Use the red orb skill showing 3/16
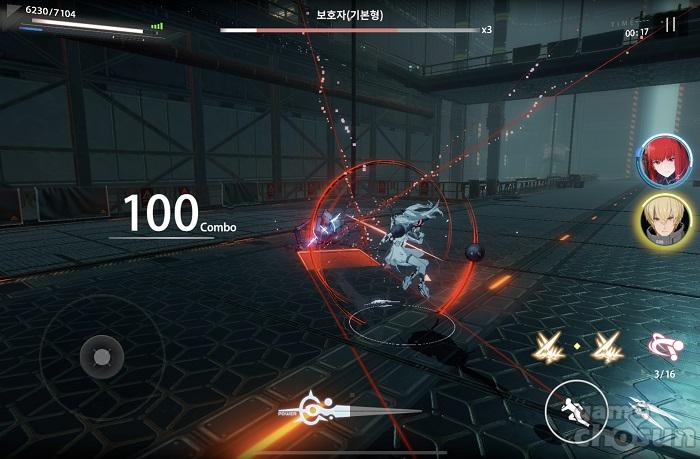700x459 pixels. pyautogui.click(x=664, y=347)
